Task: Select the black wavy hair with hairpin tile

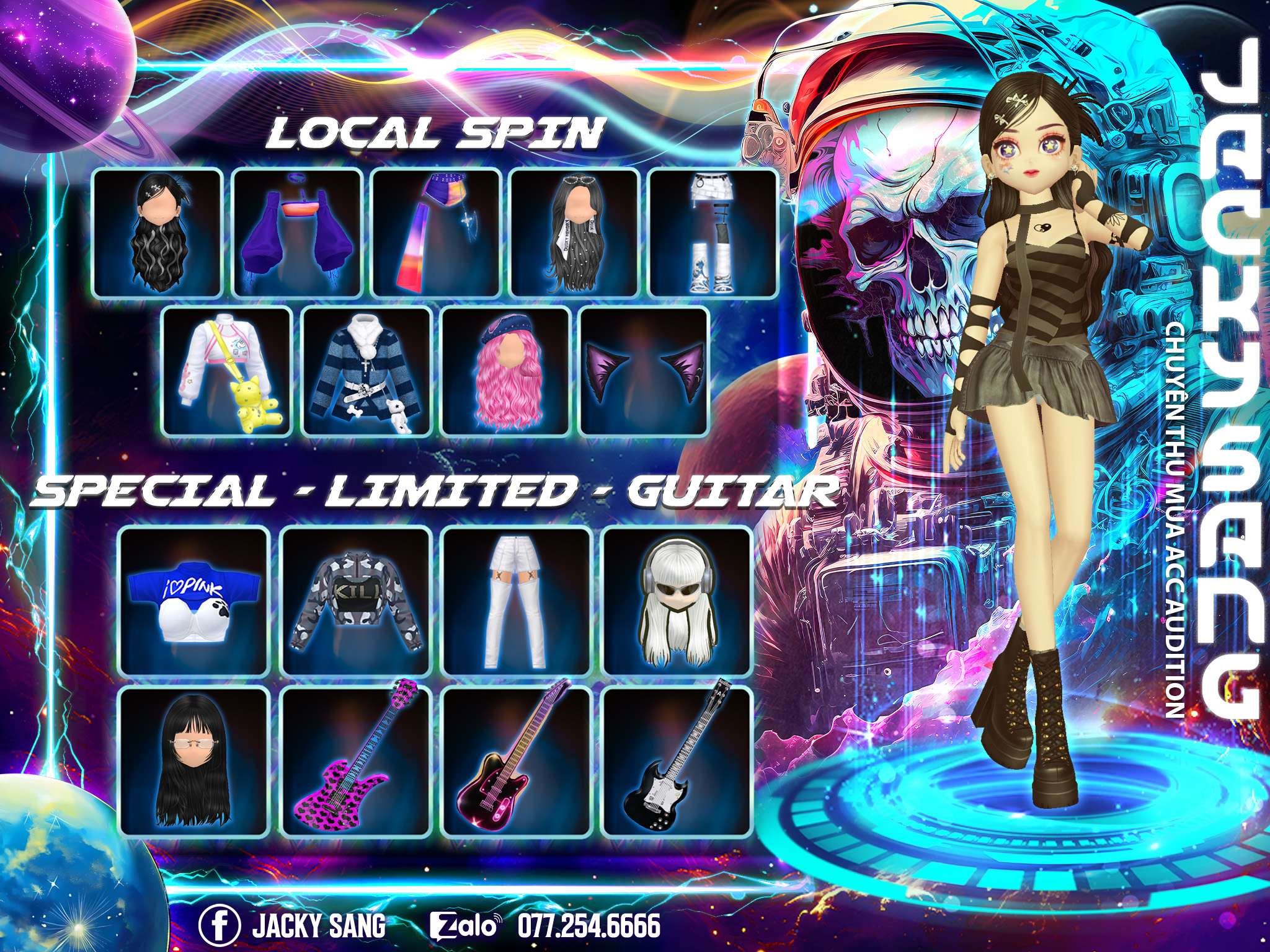Action: click(x=157, y=232)
